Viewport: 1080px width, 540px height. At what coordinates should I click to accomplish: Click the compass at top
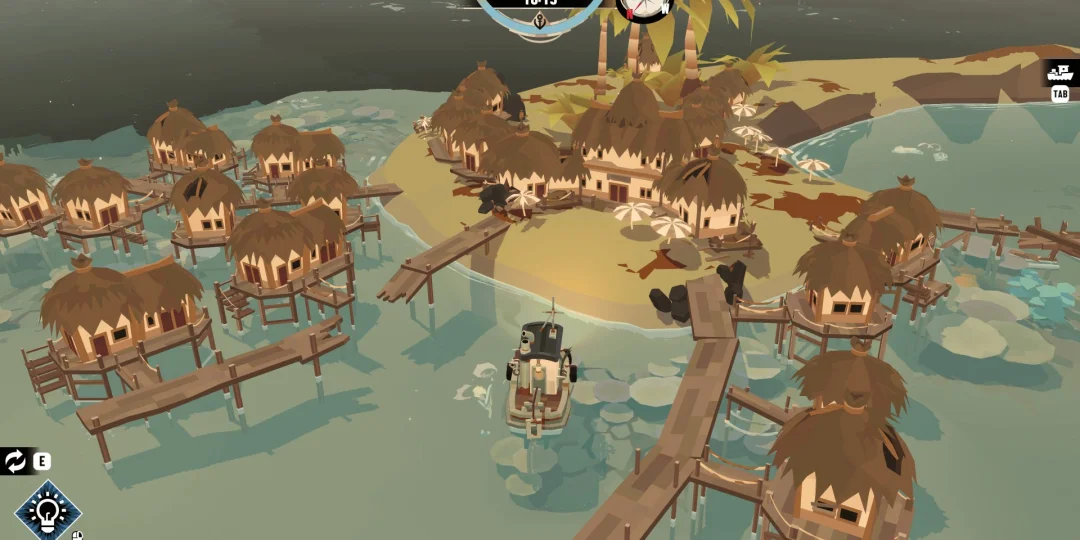pyautogui.click(x=643, y=8)
